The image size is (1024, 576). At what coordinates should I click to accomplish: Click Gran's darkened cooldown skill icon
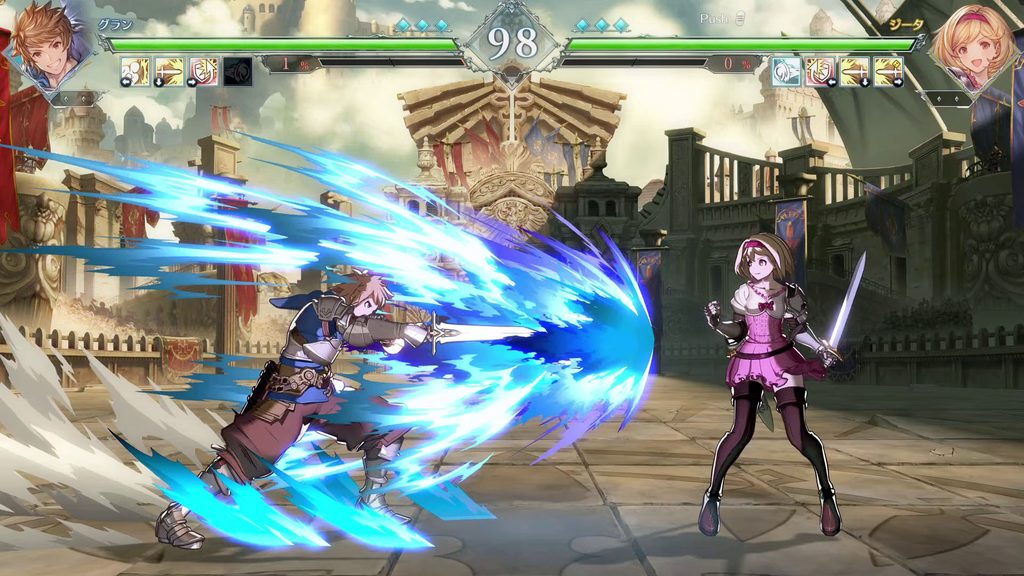[x=237, y=71]
